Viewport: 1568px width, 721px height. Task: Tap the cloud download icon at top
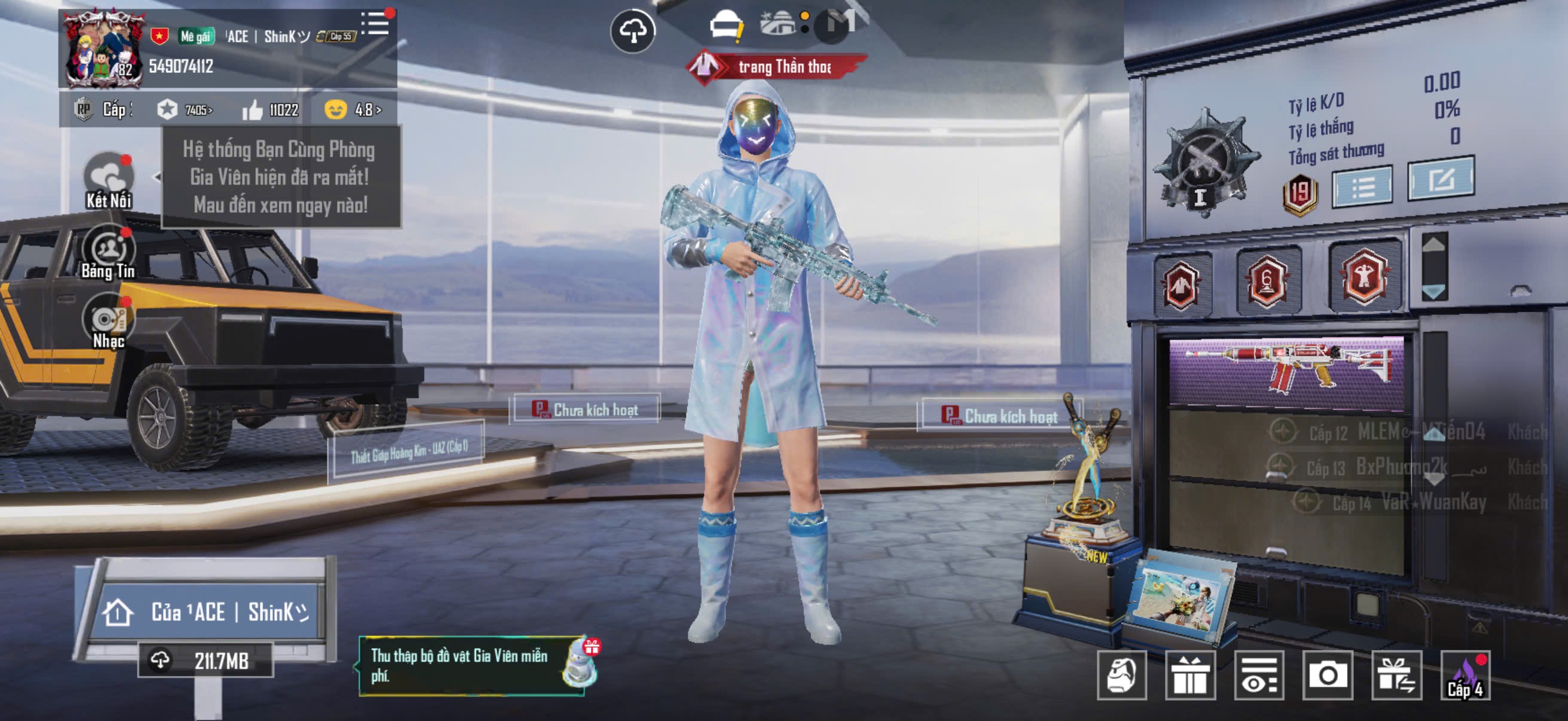click(x=633, y=31)
